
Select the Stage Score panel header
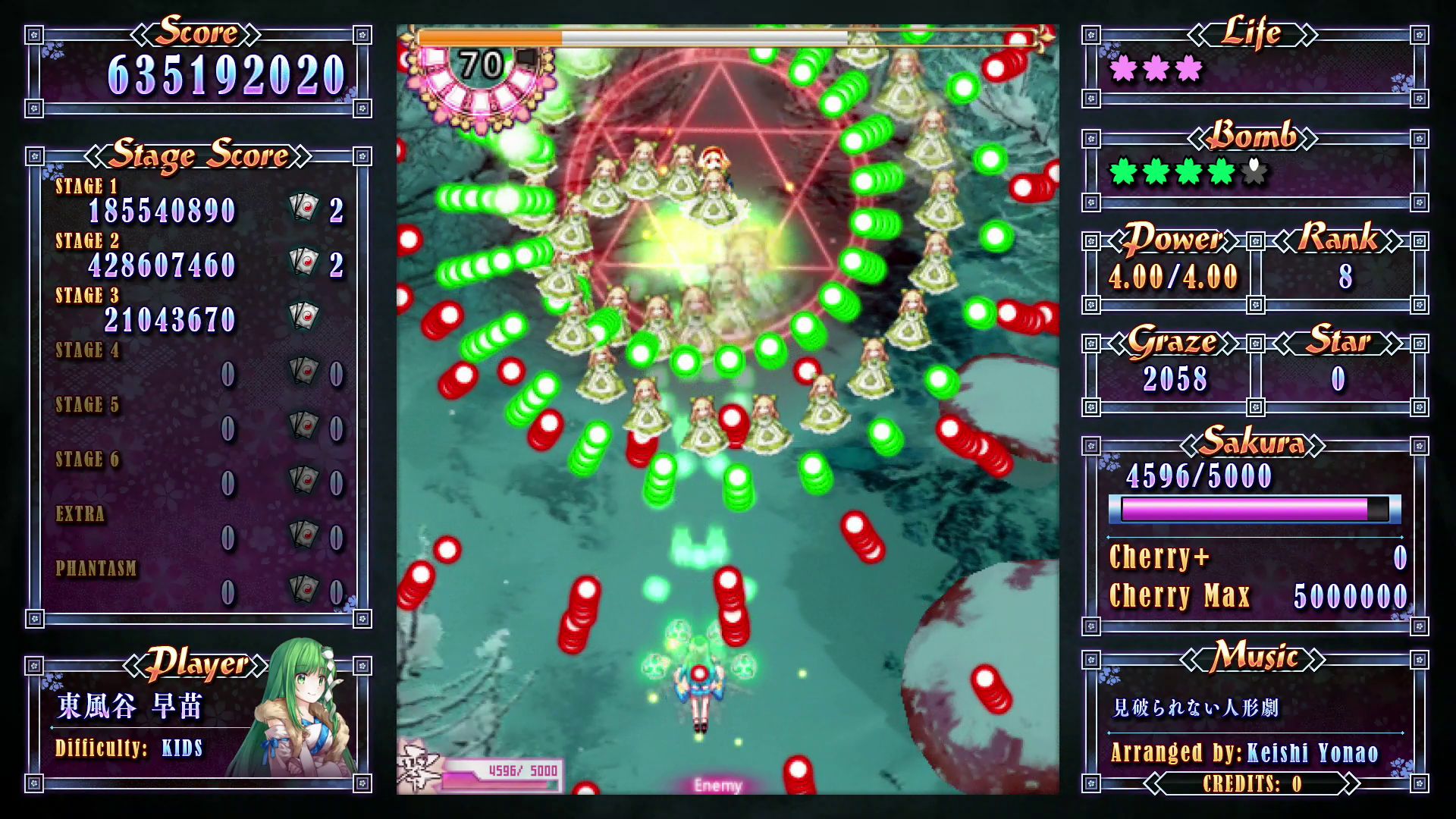(x=199, y=155)
